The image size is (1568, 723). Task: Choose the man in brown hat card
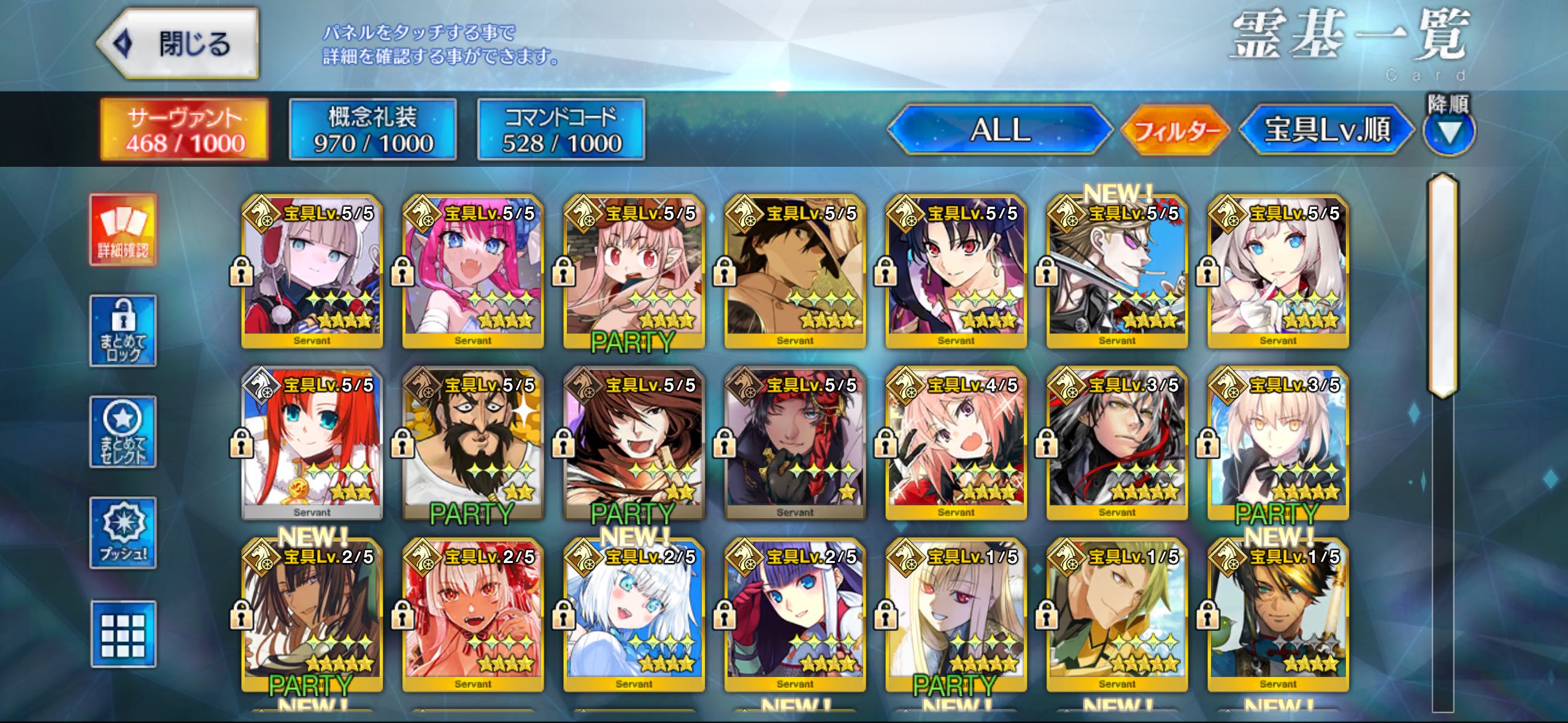click(795, 272)
